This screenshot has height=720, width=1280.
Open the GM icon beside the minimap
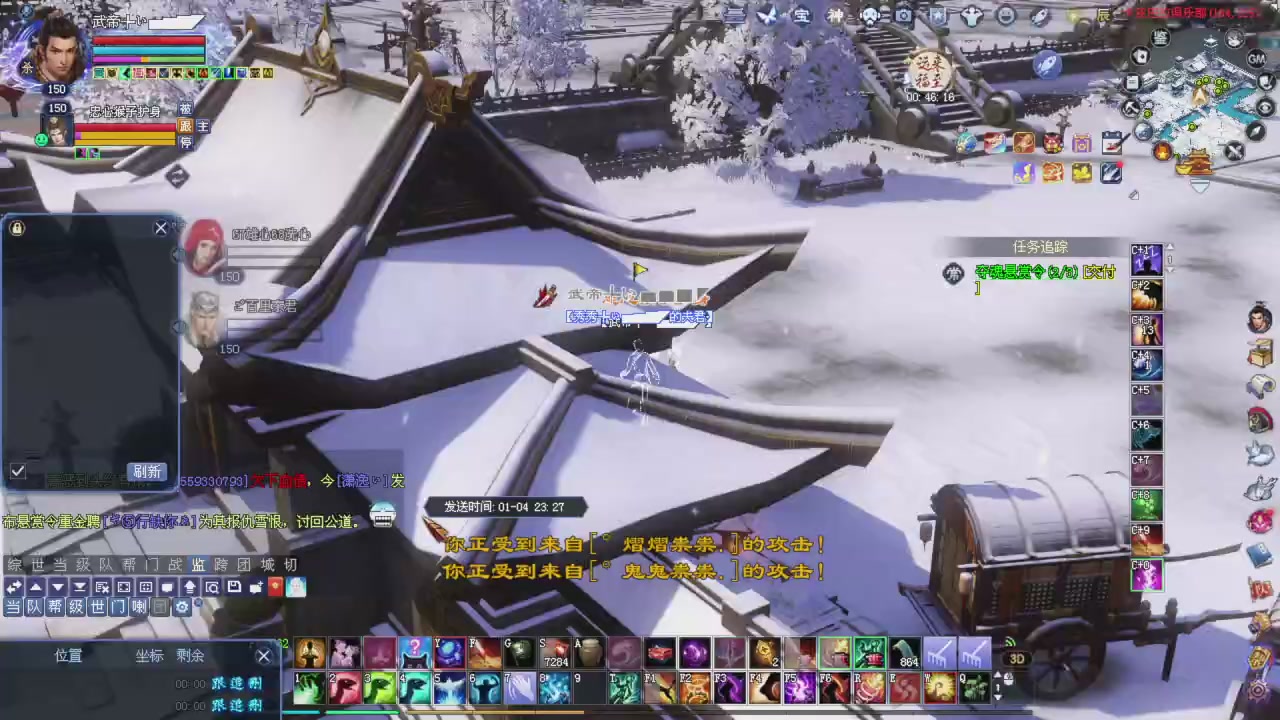tap(1257, 58)
